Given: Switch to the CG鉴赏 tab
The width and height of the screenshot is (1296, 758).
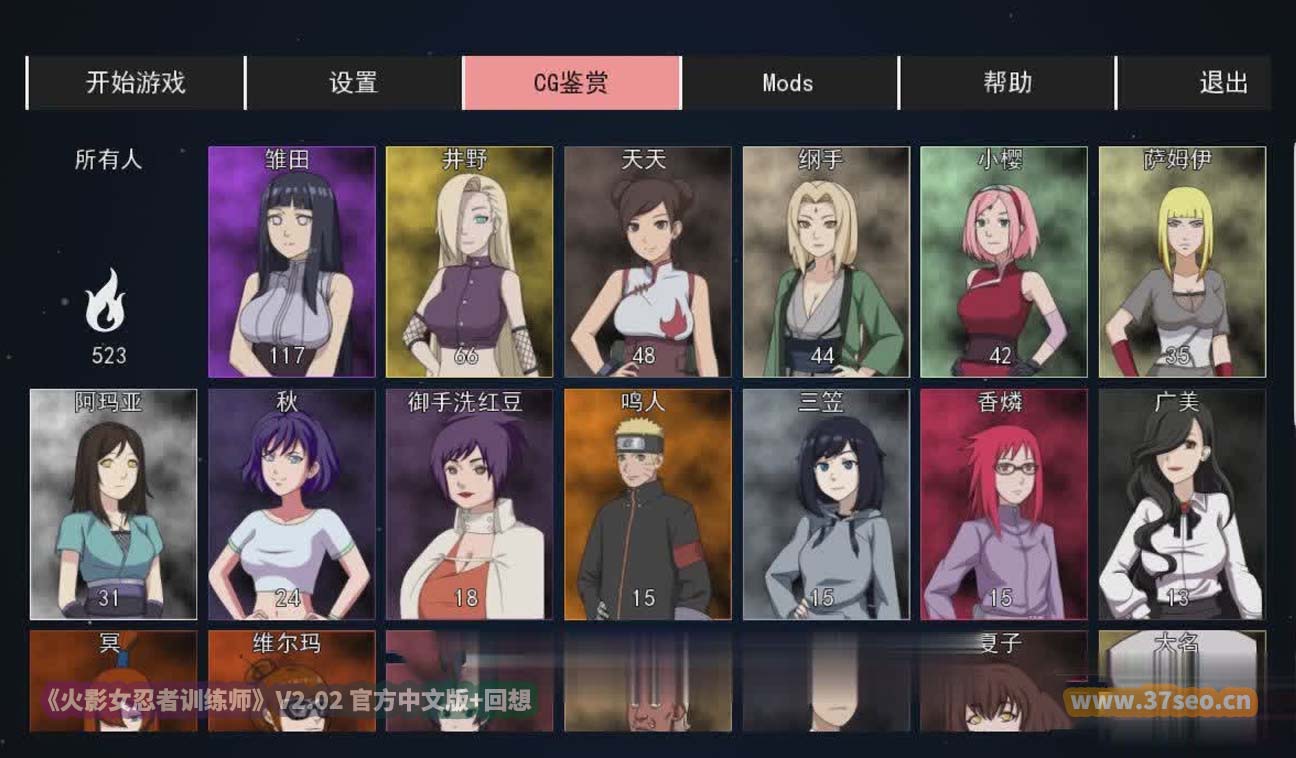Looking at the screenshot, I should tap(571, 83).
